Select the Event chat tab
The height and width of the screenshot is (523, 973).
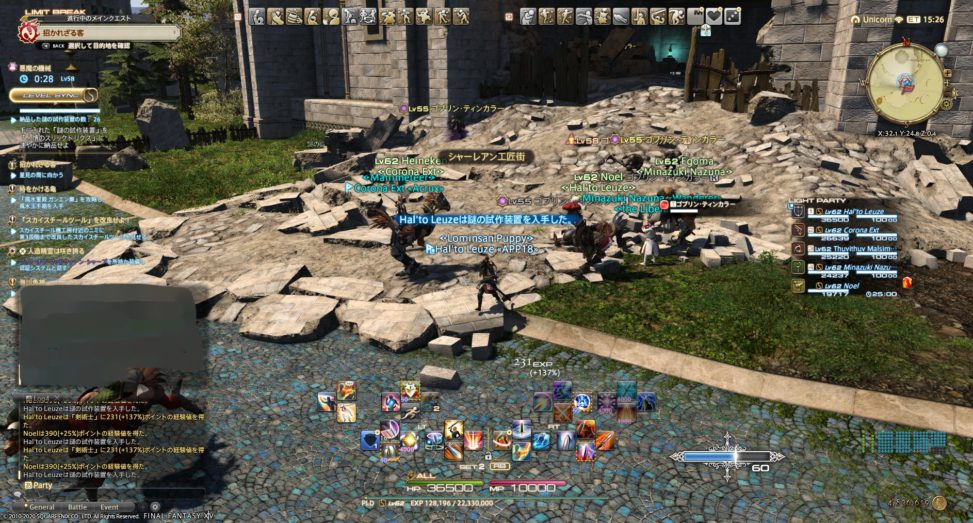point(109,507)
